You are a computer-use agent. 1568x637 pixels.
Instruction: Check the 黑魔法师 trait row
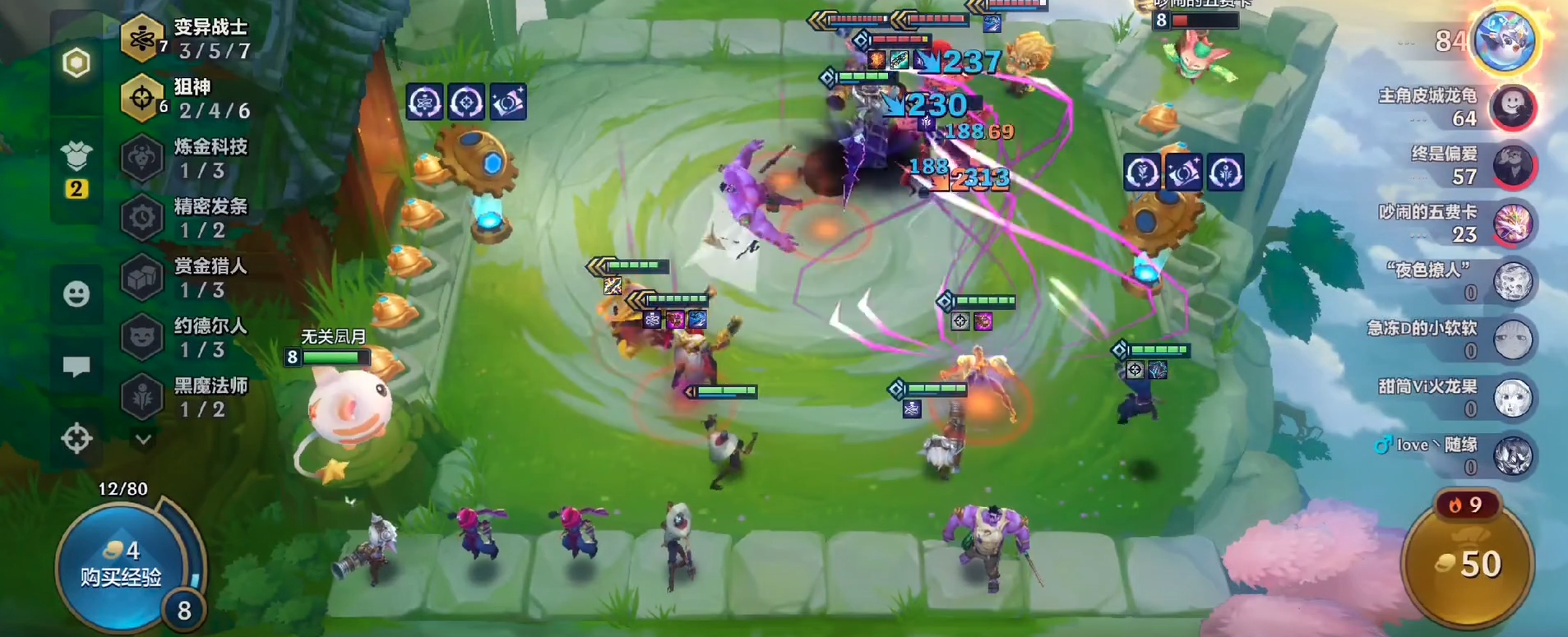[188, 398]
